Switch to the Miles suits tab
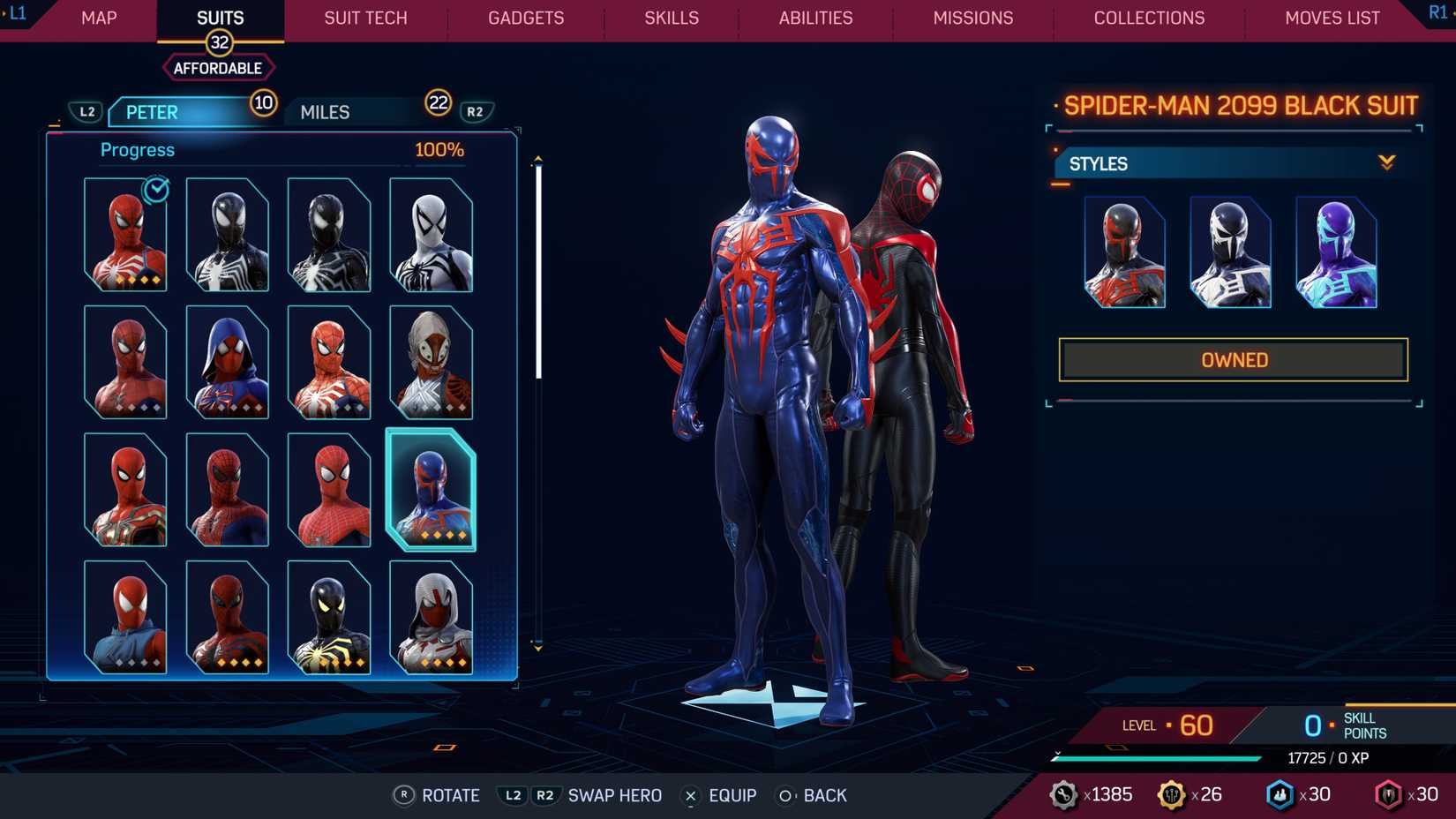1456x819 pixels. pos(324,111)
